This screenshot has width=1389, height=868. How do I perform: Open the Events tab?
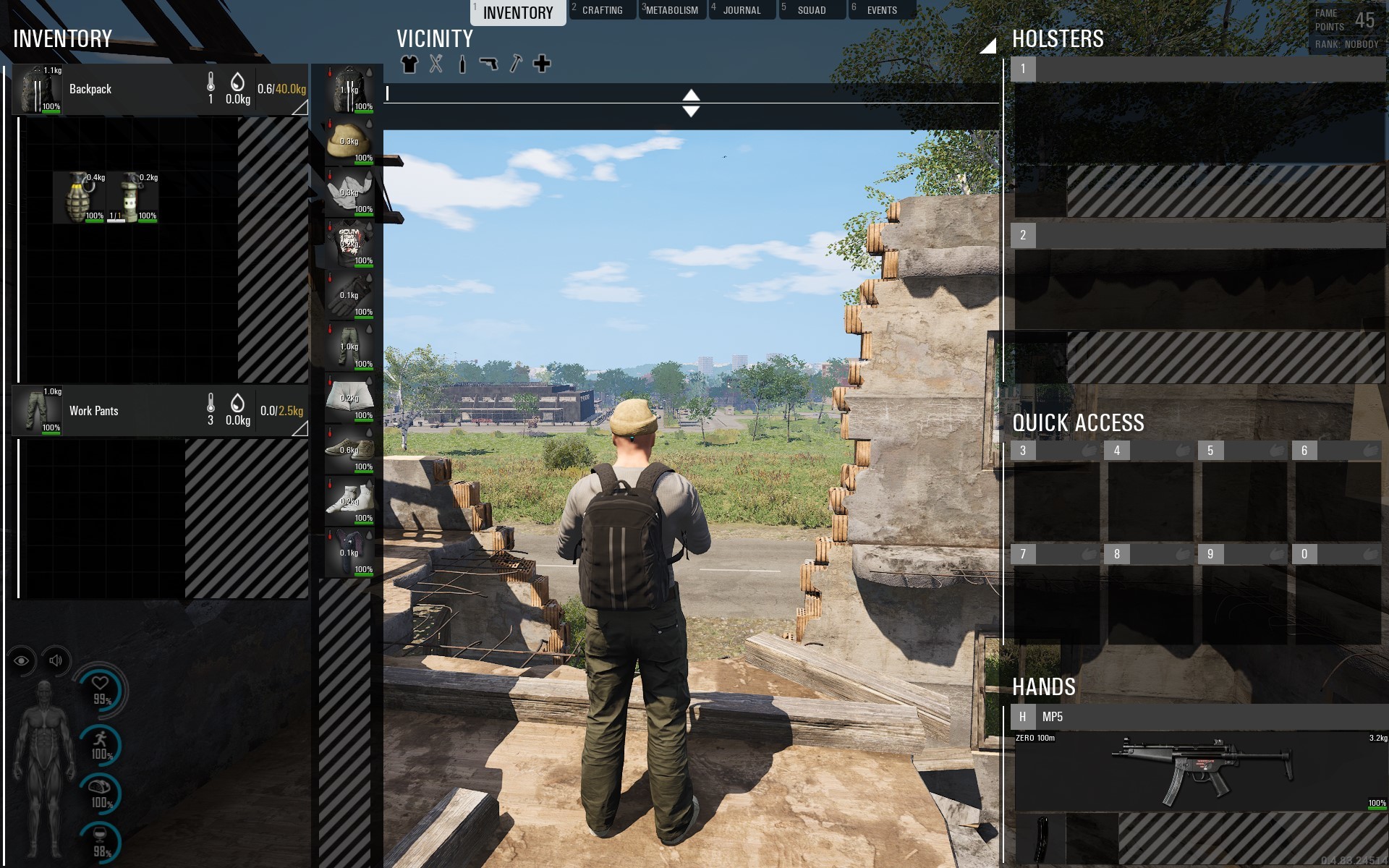[881, 10]
